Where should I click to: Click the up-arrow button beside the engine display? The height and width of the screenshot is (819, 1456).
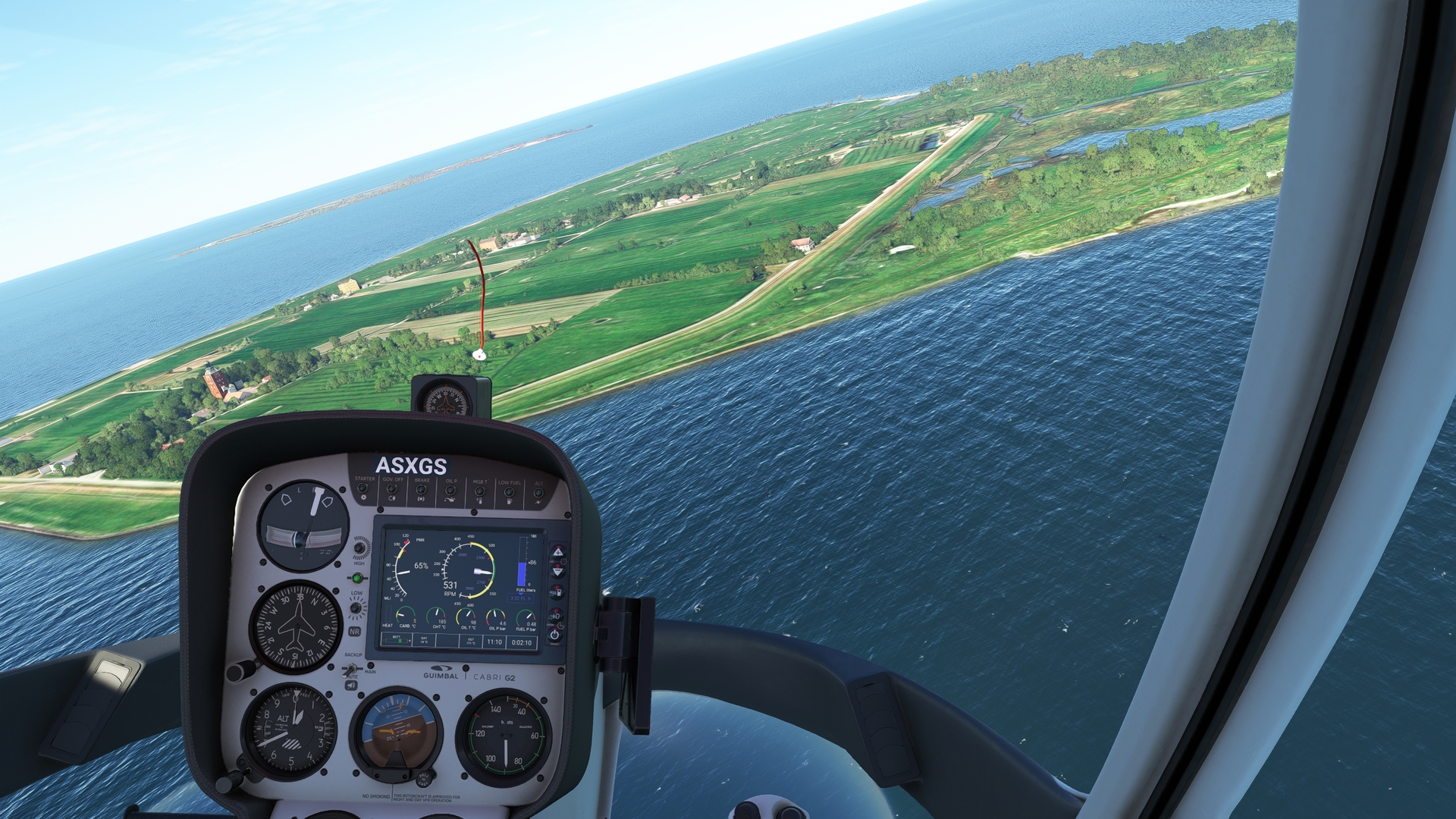pos(557,551)
